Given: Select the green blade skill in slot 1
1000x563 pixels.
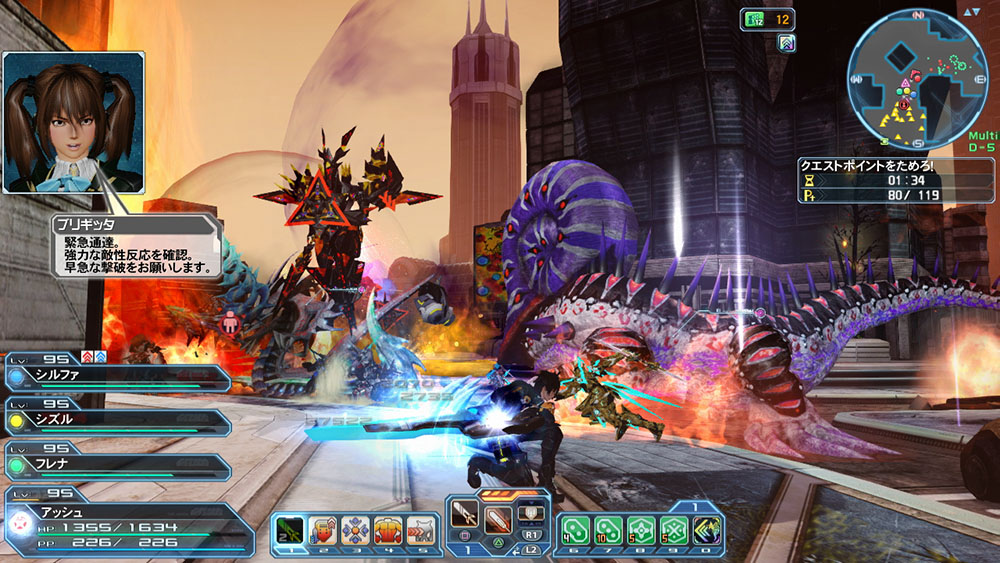Looking at the screenshot, I should pyautogui.click(x=290, y=528).
